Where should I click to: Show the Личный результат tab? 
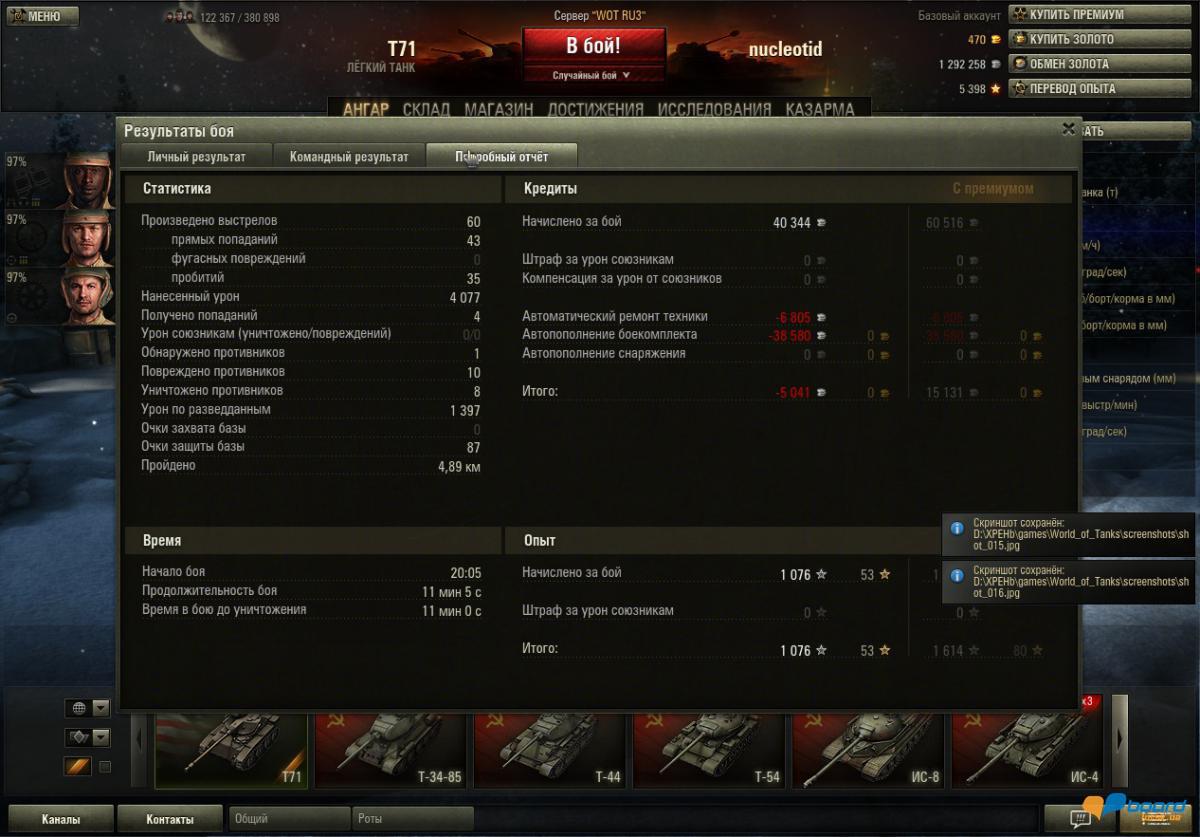(196, 157)
